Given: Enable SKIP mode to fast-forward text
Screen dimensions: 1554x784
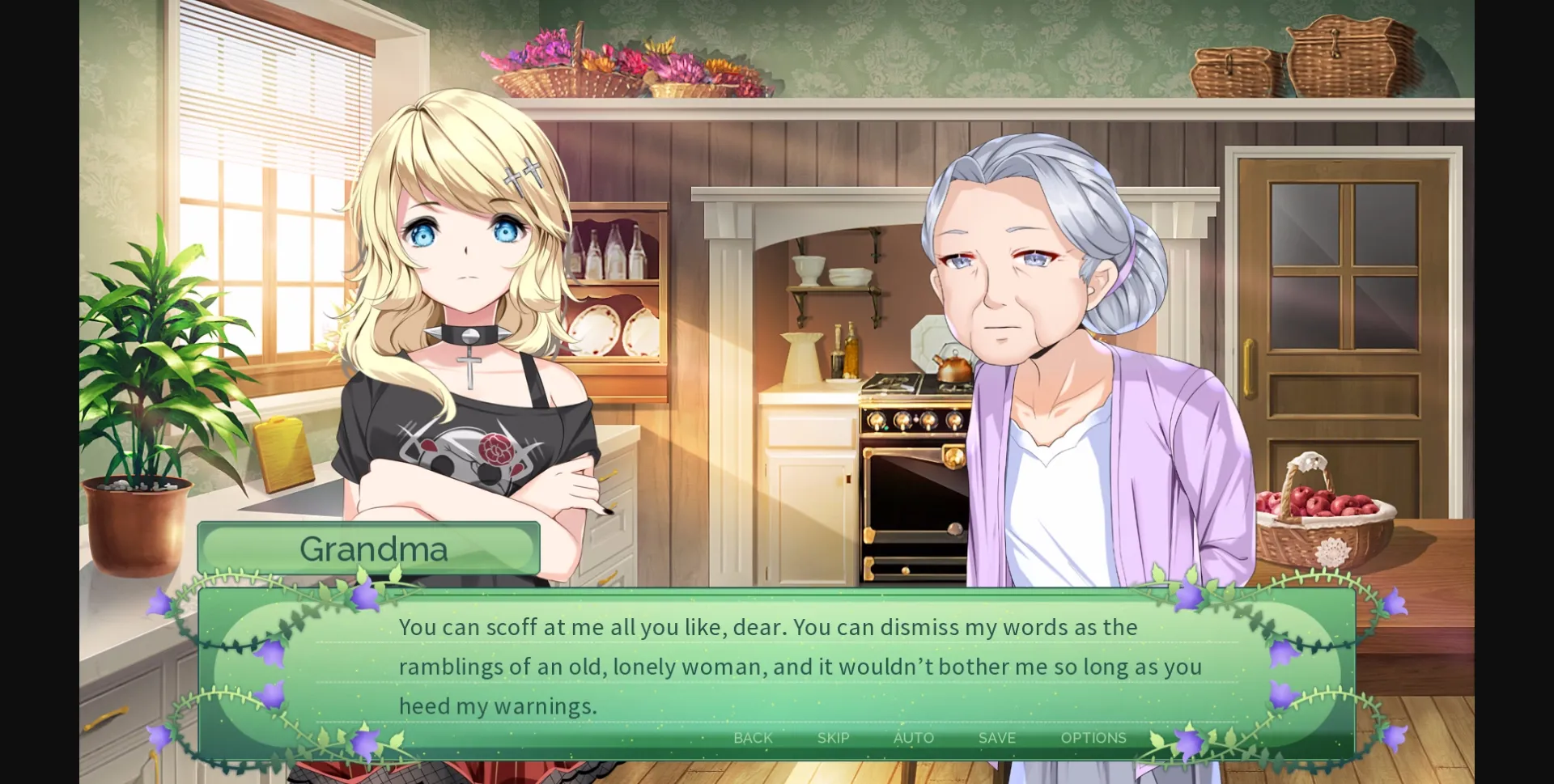Looking at the screenshot, I should pos(833,737).
